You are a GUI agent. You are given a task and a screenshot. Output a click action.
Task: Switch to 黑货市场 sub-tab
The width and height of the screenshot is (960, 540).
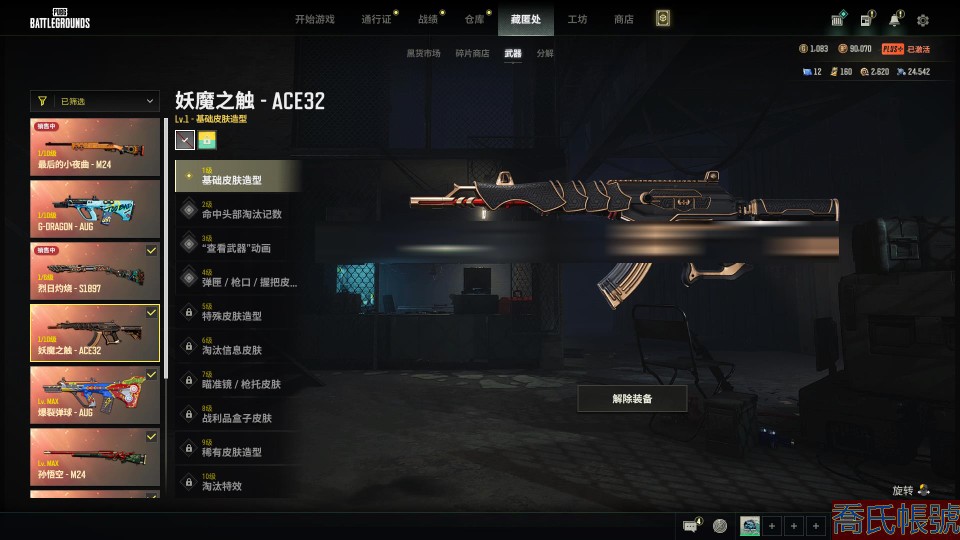pyautogui.click(x=423, y=53)
